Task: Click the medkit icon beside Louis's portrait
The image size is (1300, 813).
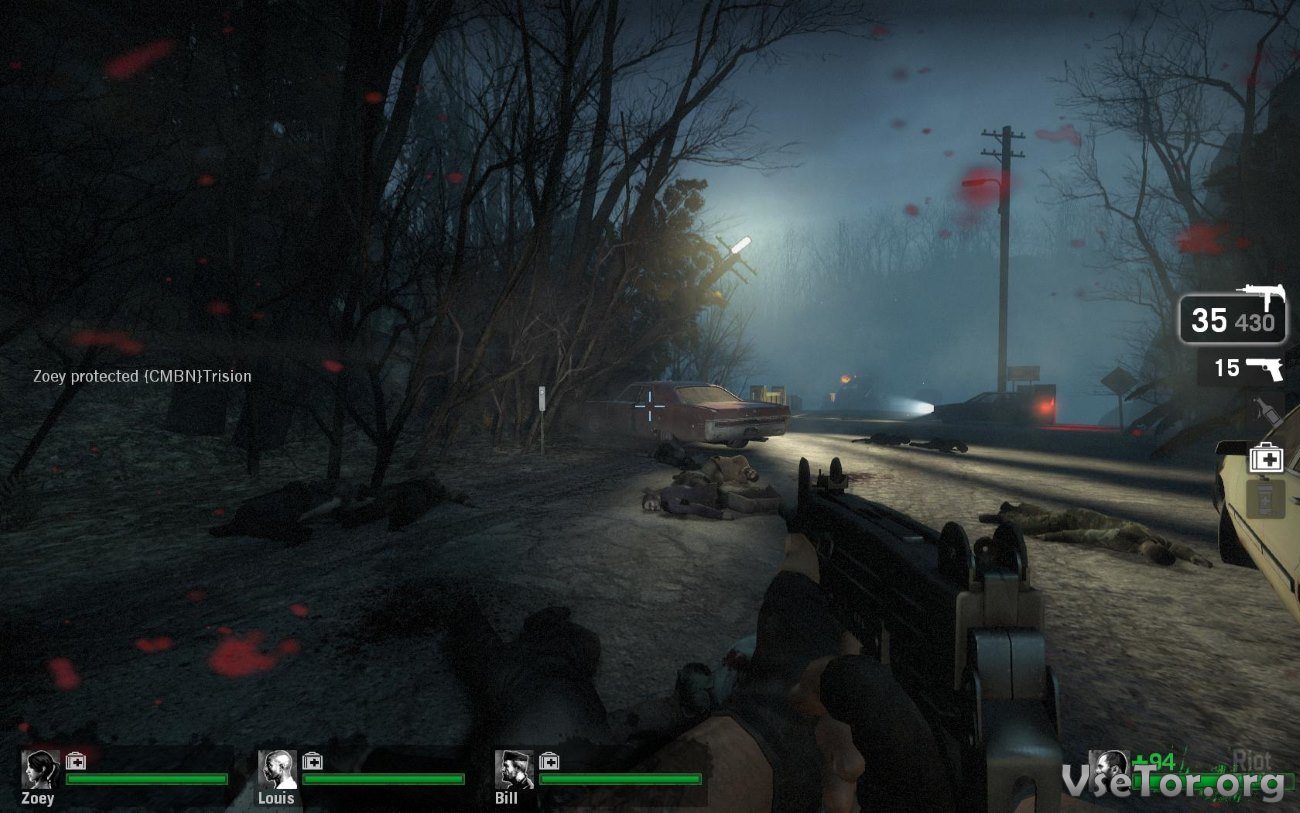Action: (312, 762)
